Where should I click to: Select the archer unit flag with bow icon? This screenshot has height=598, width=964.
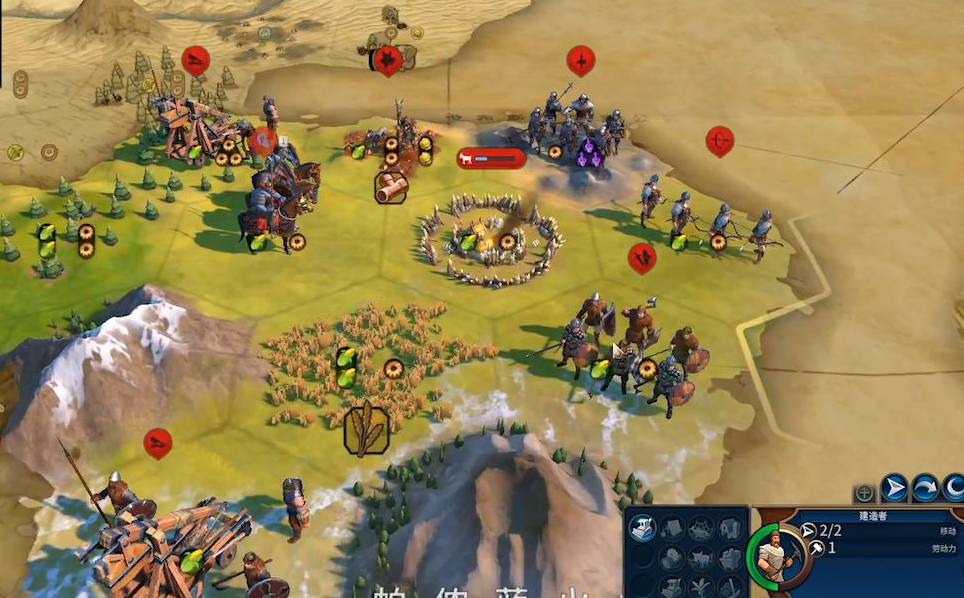(x=719, y=141)
